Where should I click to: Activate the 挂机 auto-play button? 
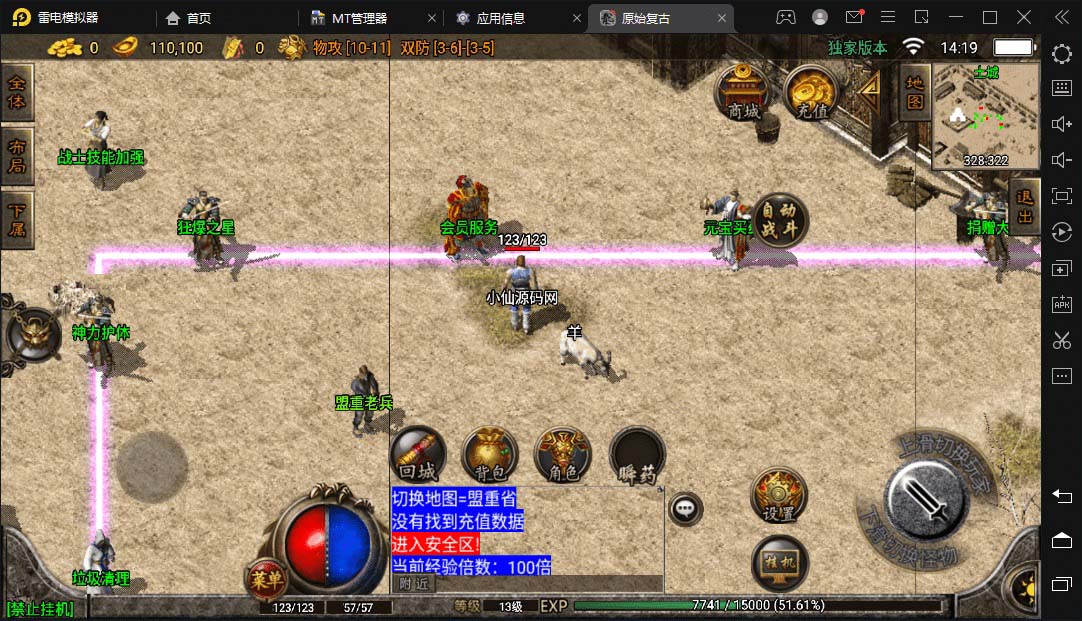click(x=778, y=563)
